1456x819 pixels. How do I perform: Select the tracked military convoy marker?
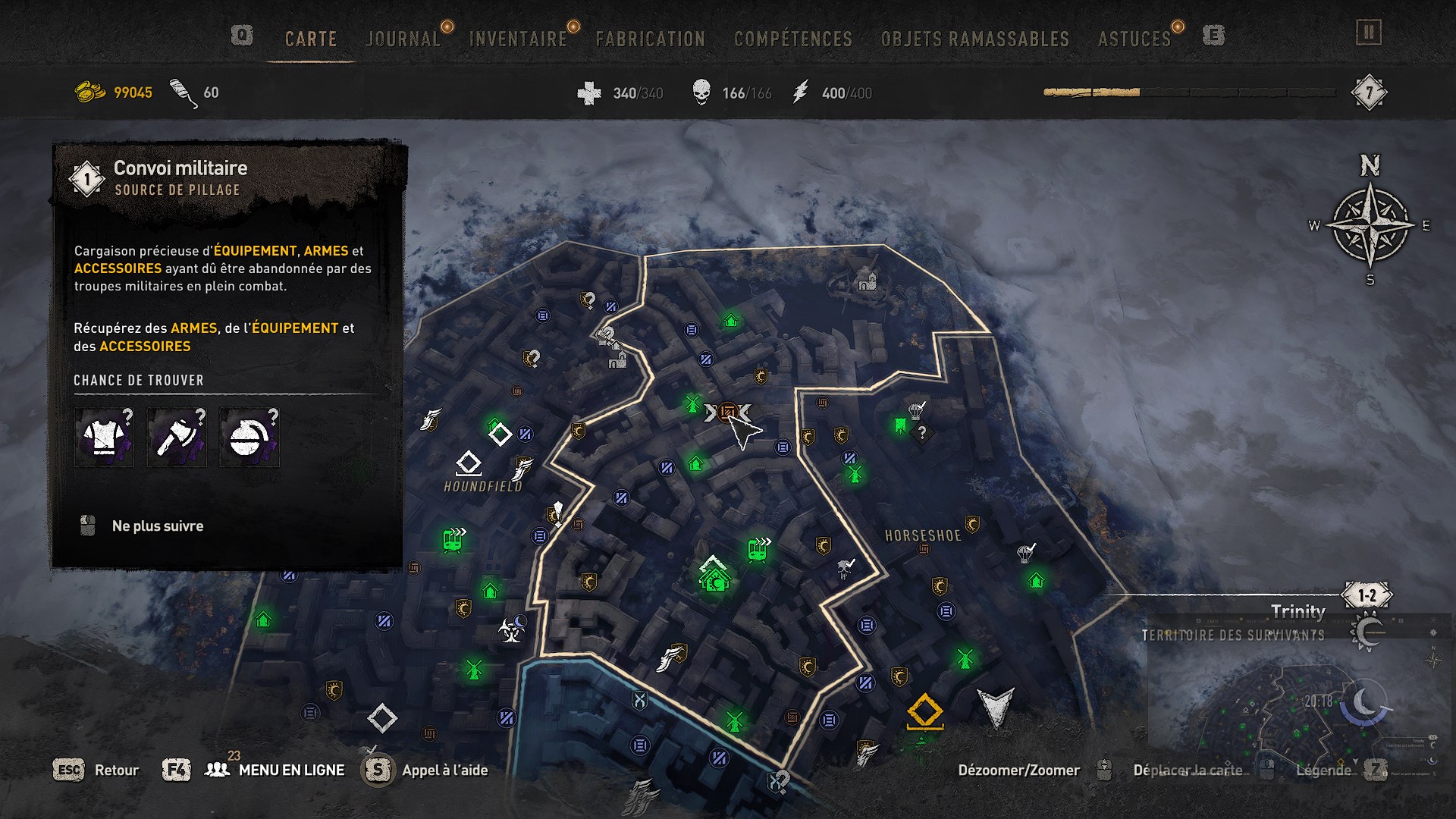(727, 413)
